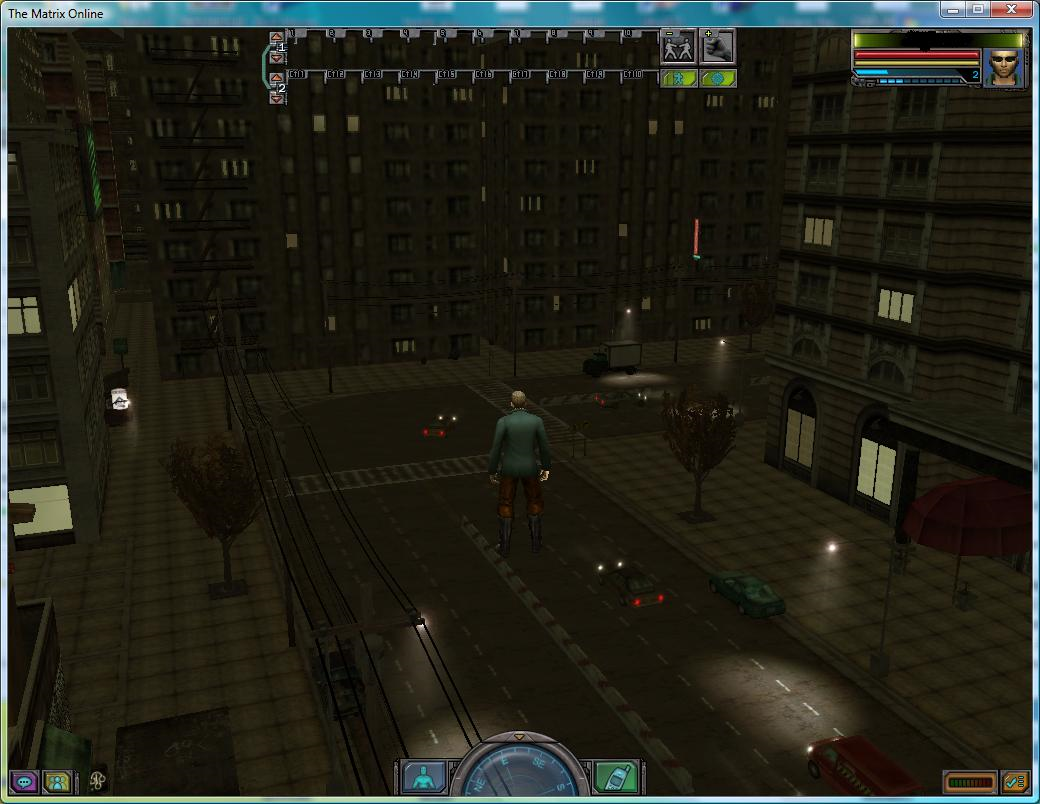Open the purple chat bubble button
This screenshot has width=1040, height=804.
[x=24, y=781]
